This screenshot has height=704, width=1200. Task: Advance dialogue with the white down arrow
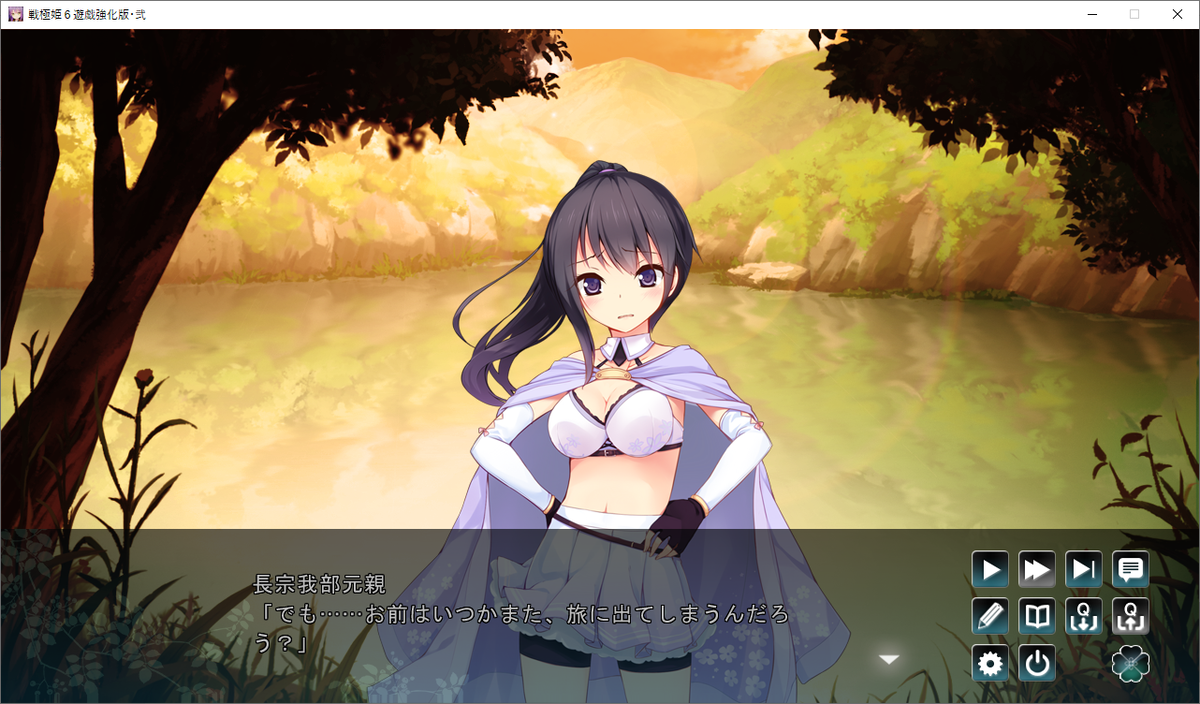tap(889, 659)
